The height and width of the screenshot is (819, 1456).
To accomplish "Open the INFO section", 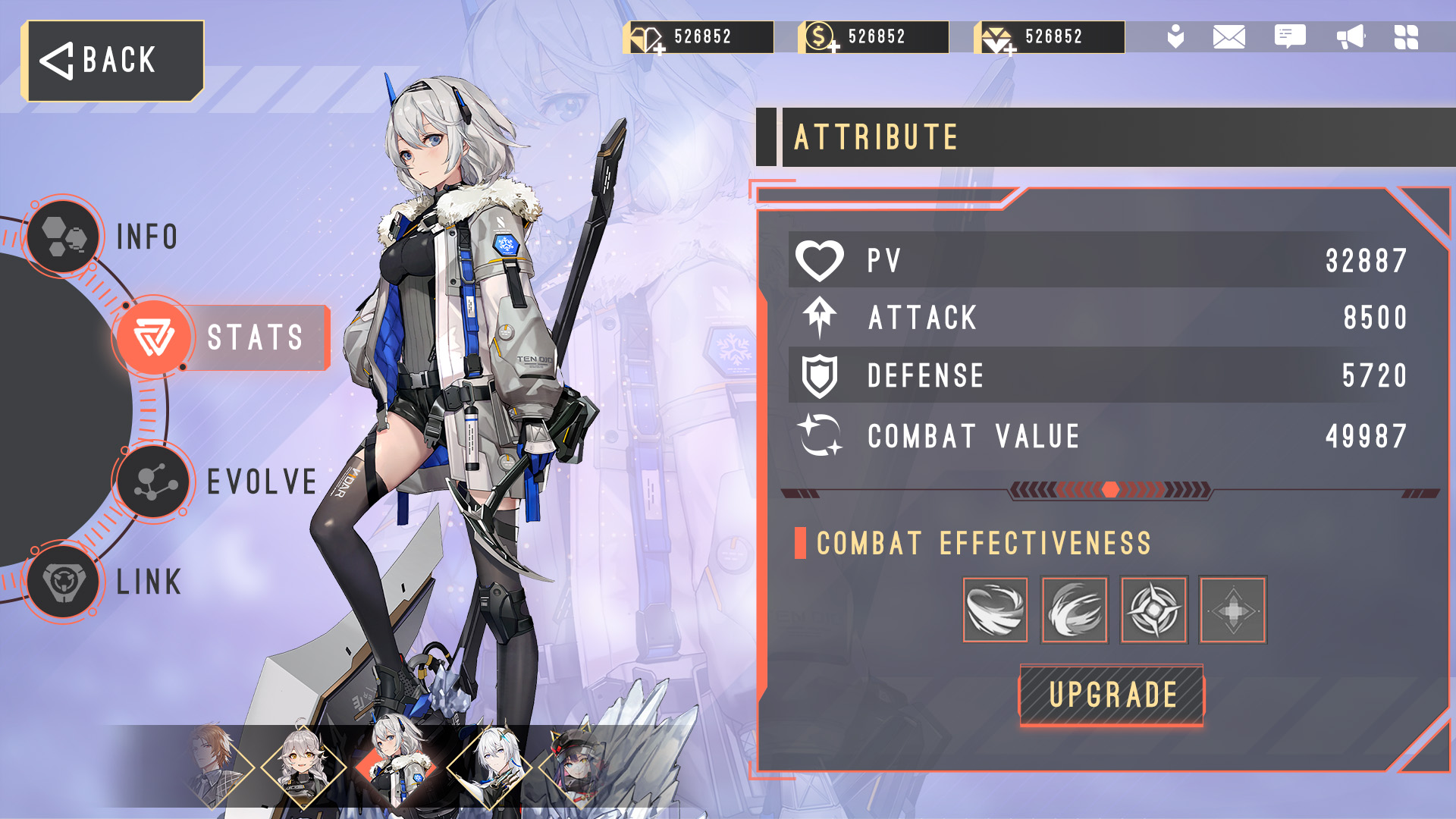I will pos(64,237).
